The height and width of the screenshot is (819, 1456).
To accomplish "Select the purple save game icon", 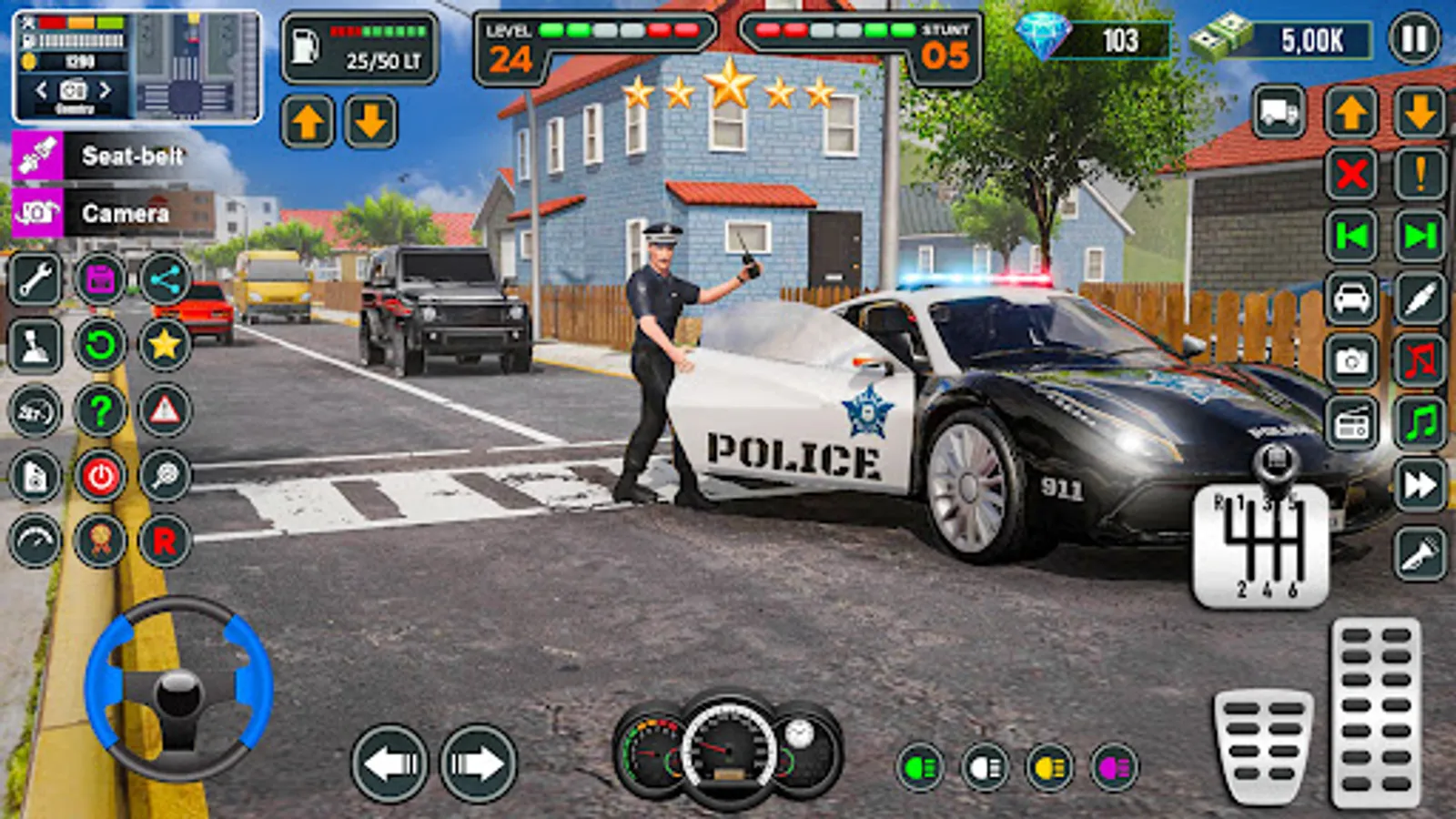I will [x=100, y=280].
